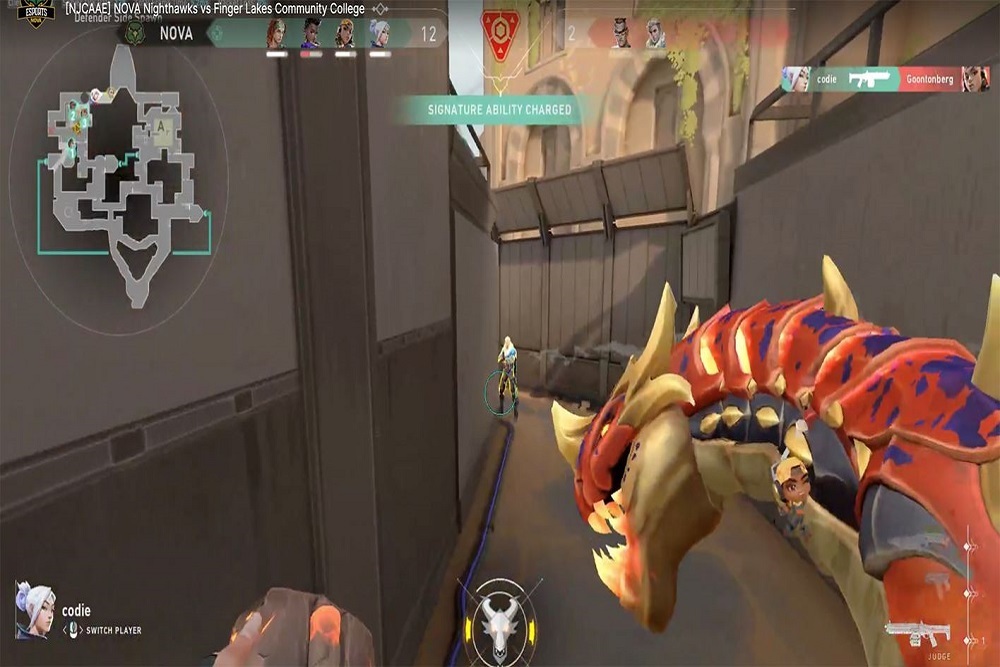This screenshot has height=667, width=1000.
Task: Click codie's Jett portrait by Switch Player
Action: tap(34, 610)
